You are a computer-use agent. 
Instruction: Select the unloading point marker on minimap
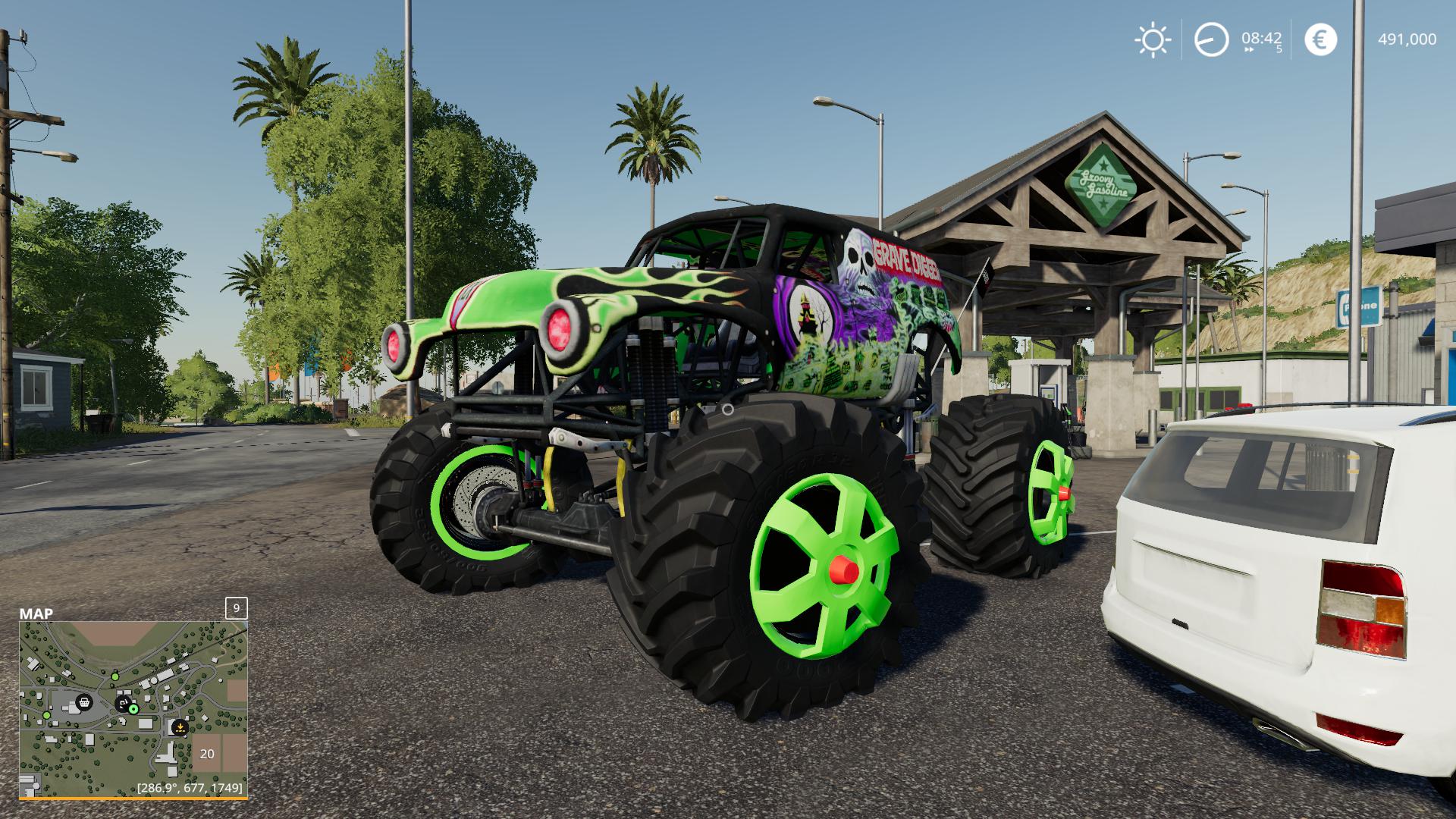tap(180, 727)
